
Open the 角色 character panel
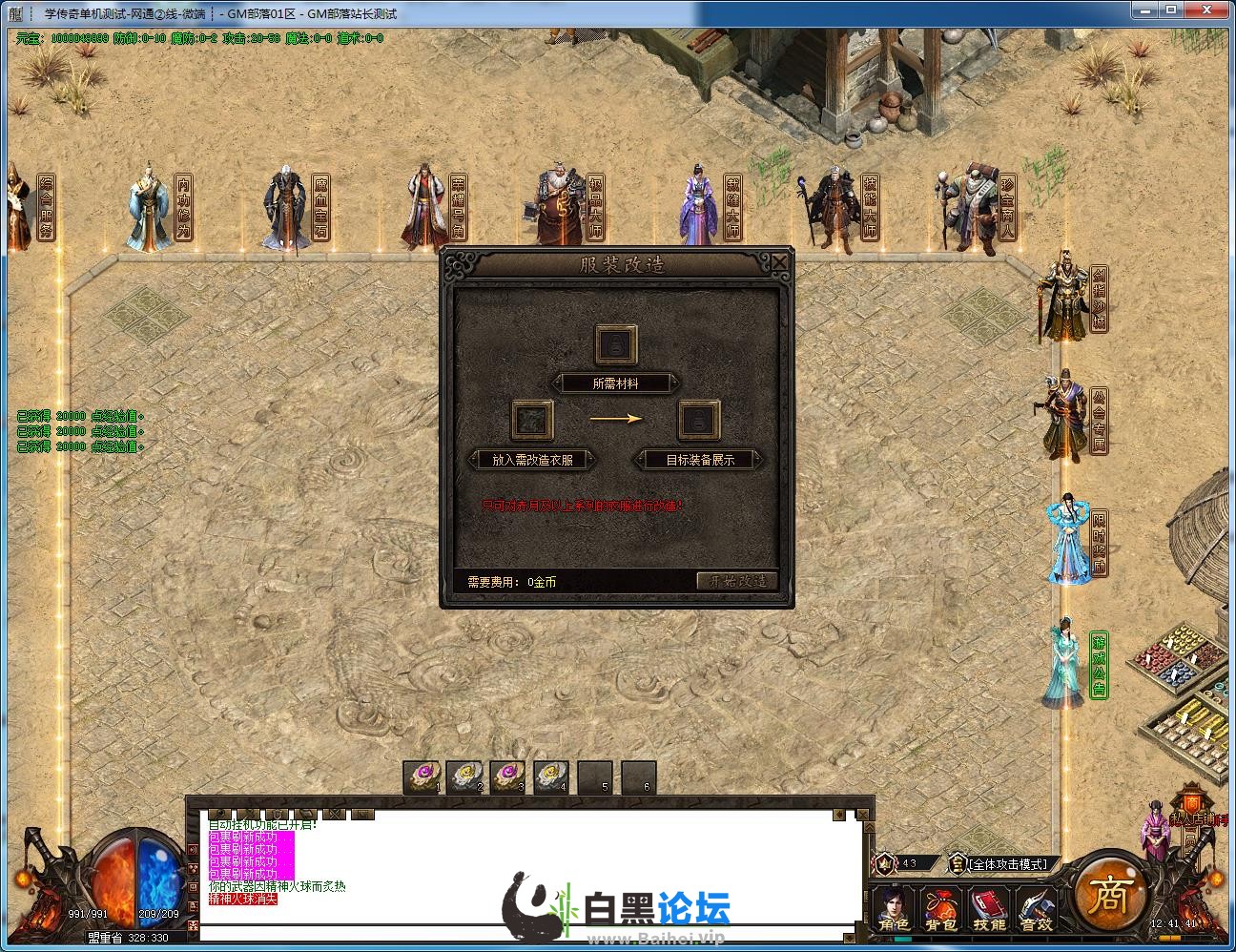[x=894, y=910]
